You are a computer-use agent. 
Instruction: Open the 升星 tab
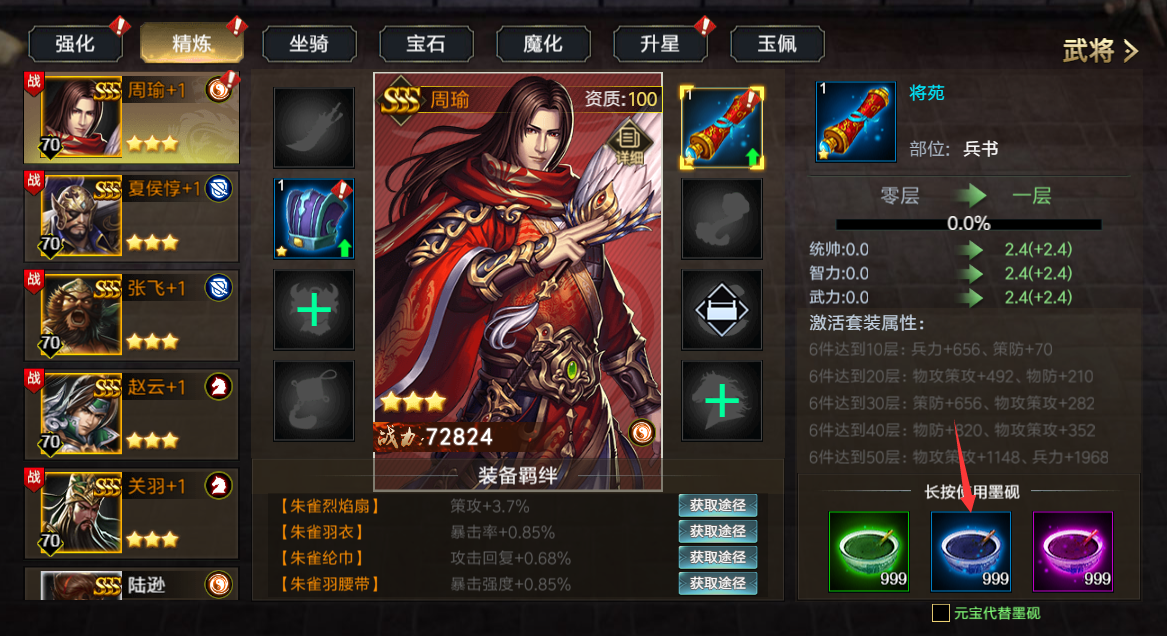[660, 44]
